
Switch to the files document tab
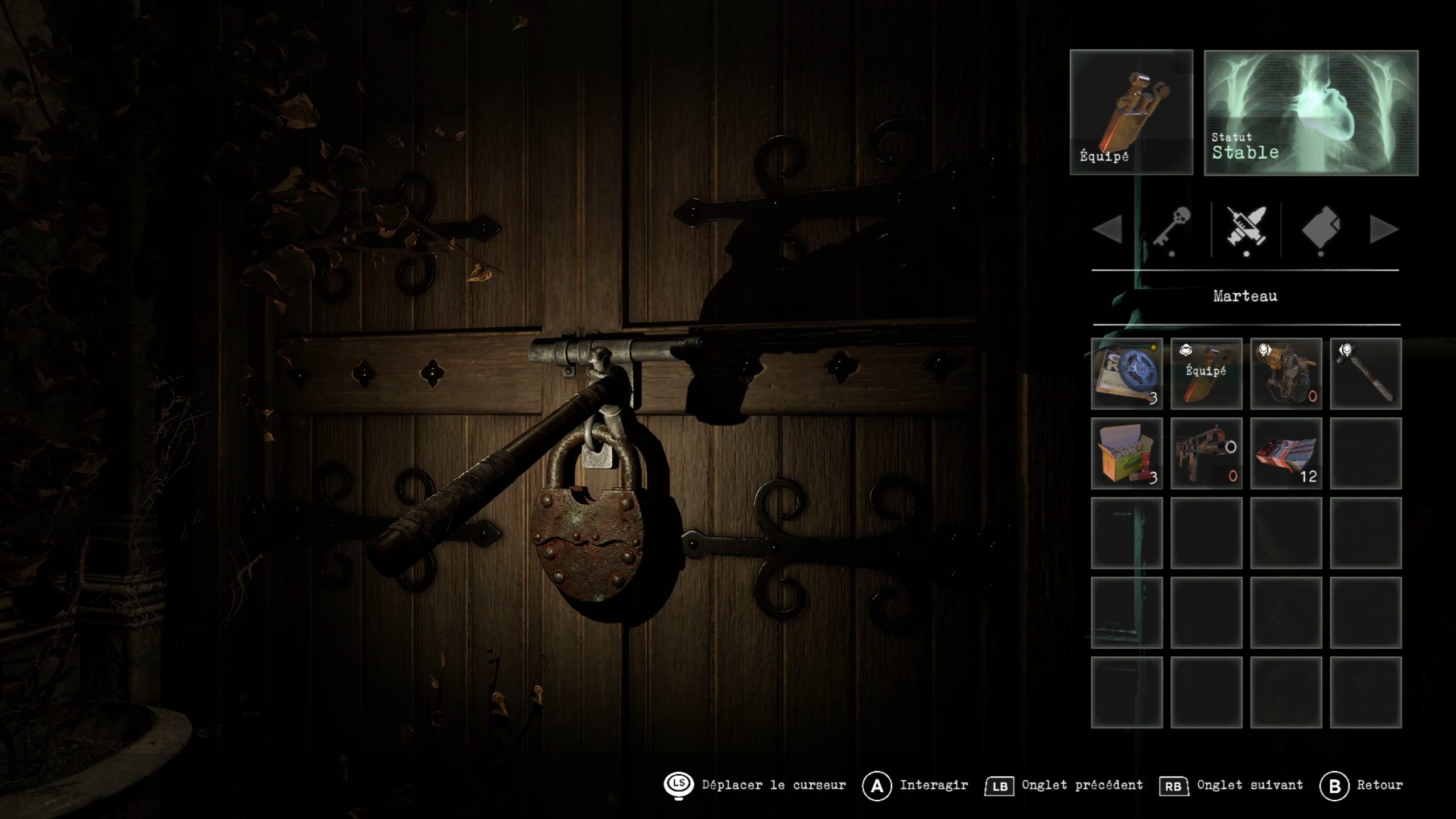click(1321, 228)
